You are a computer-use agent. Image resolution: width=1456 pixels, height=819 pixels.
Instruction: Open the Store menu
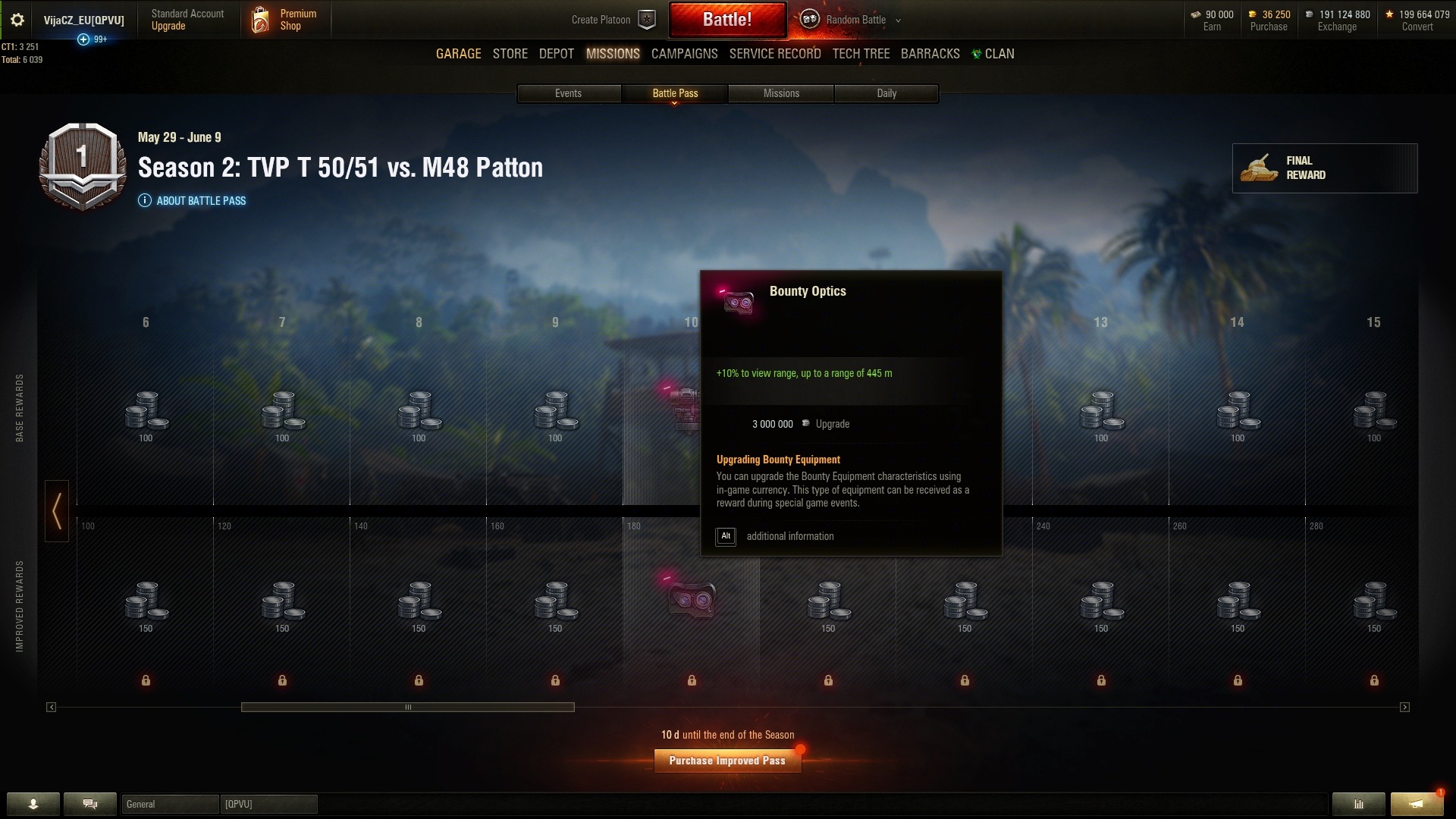(510, 54)
